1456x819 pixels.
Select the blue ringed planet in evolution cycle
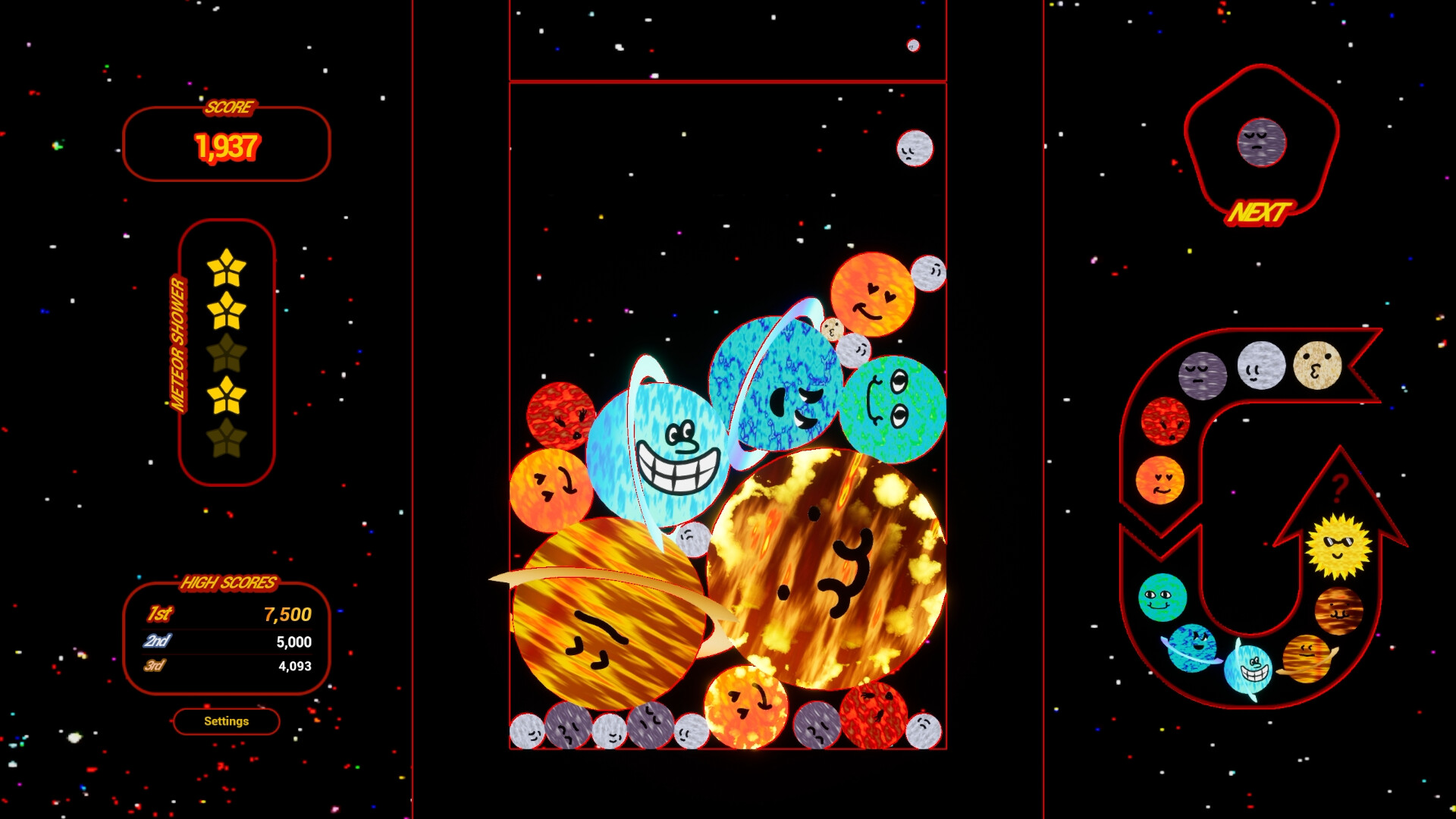[1191, 648]
